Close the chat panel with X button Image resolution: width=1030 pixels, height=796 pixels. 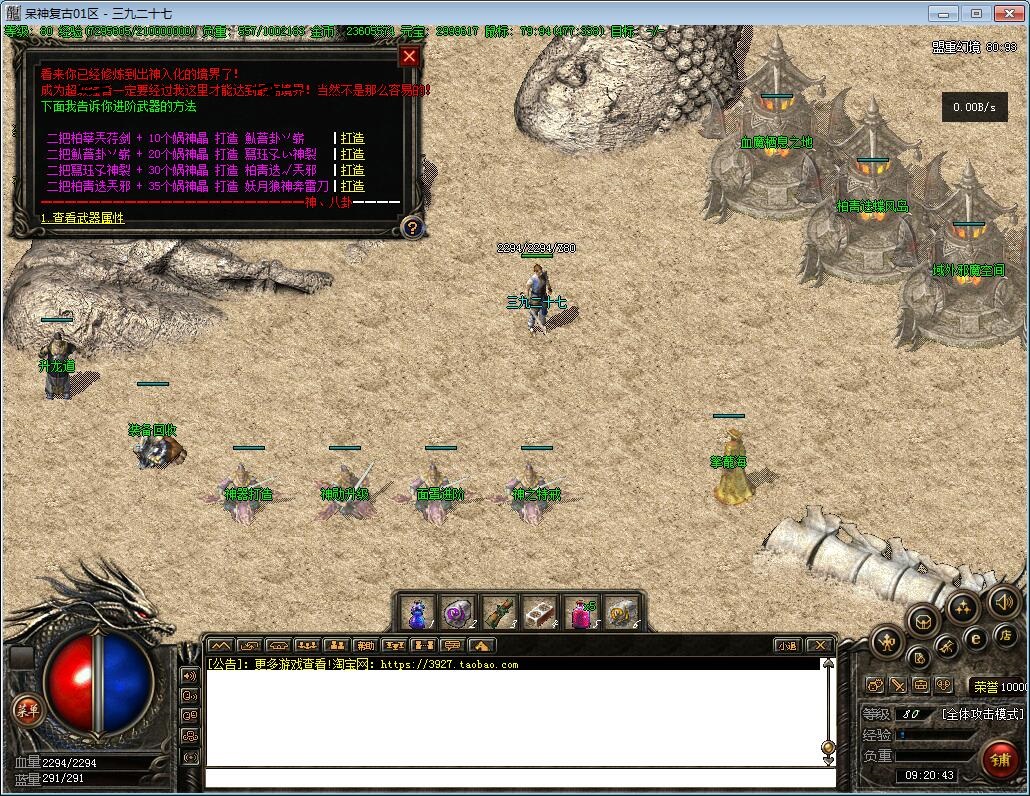pyautogui.click(x=819, y=646)
